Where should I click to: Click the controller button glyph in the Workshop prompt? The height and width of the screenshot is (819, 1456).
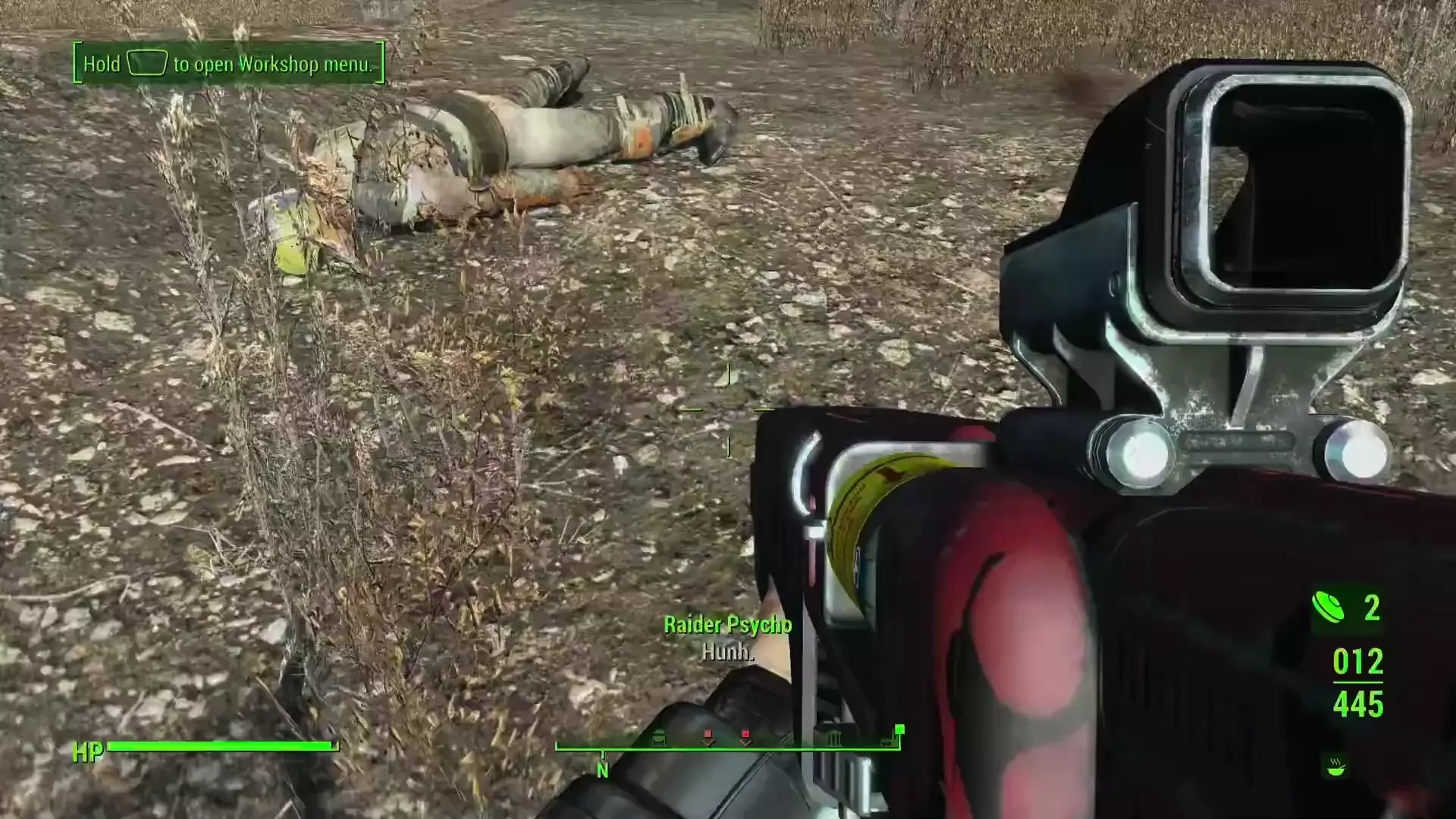coord(146,64)
